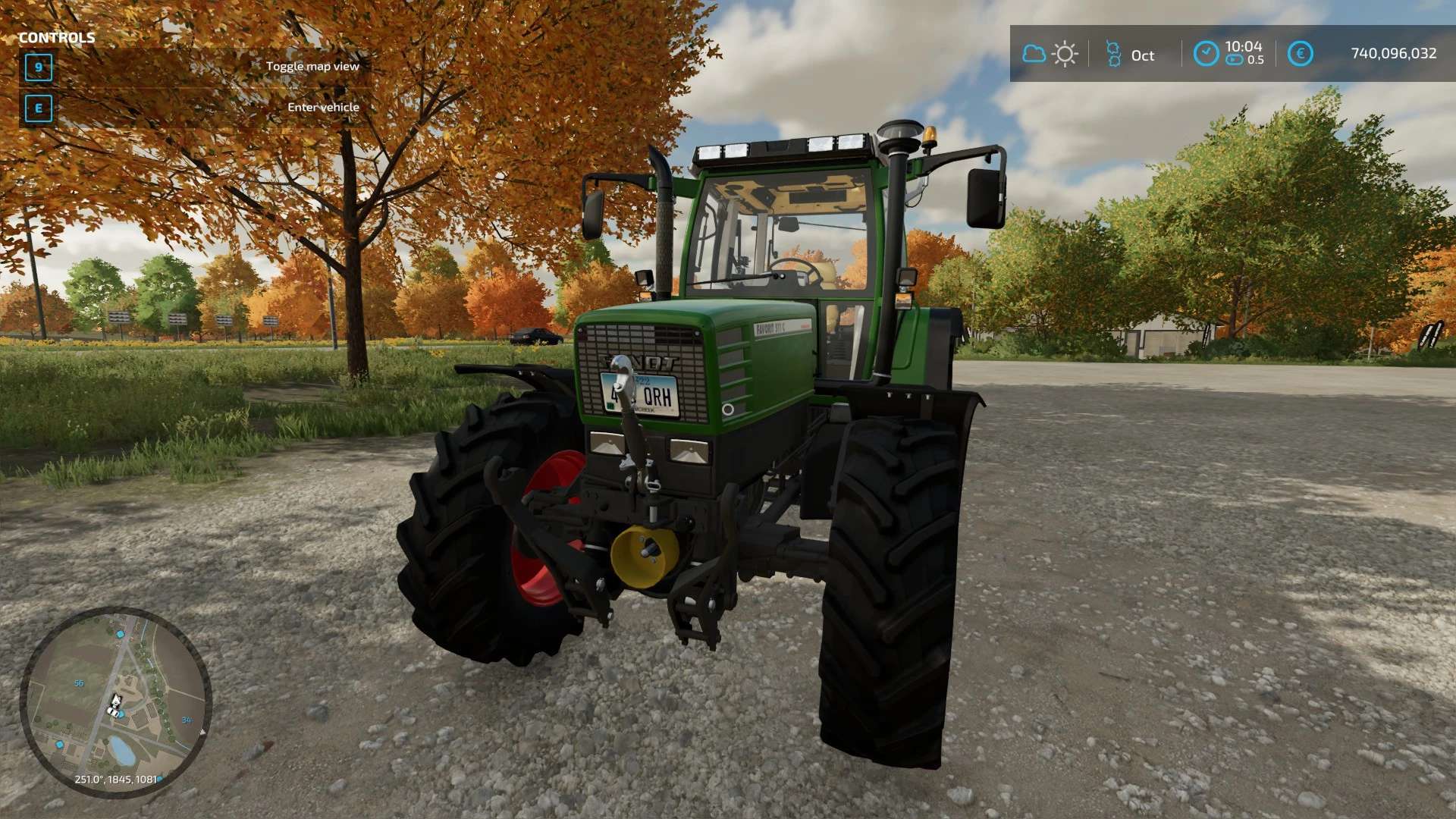The width and height of the screenshot is (1456, 819).
Task: Open the circular minimap
Action: [x=115, y=702]
